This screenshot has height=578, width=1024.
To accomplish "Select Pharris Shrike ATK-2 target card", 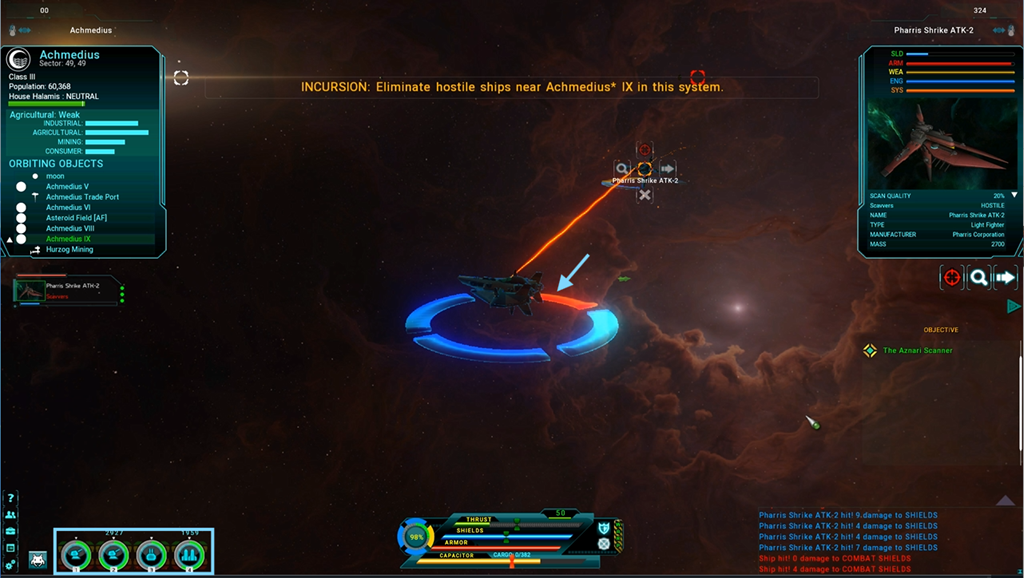I will (68, 290).
